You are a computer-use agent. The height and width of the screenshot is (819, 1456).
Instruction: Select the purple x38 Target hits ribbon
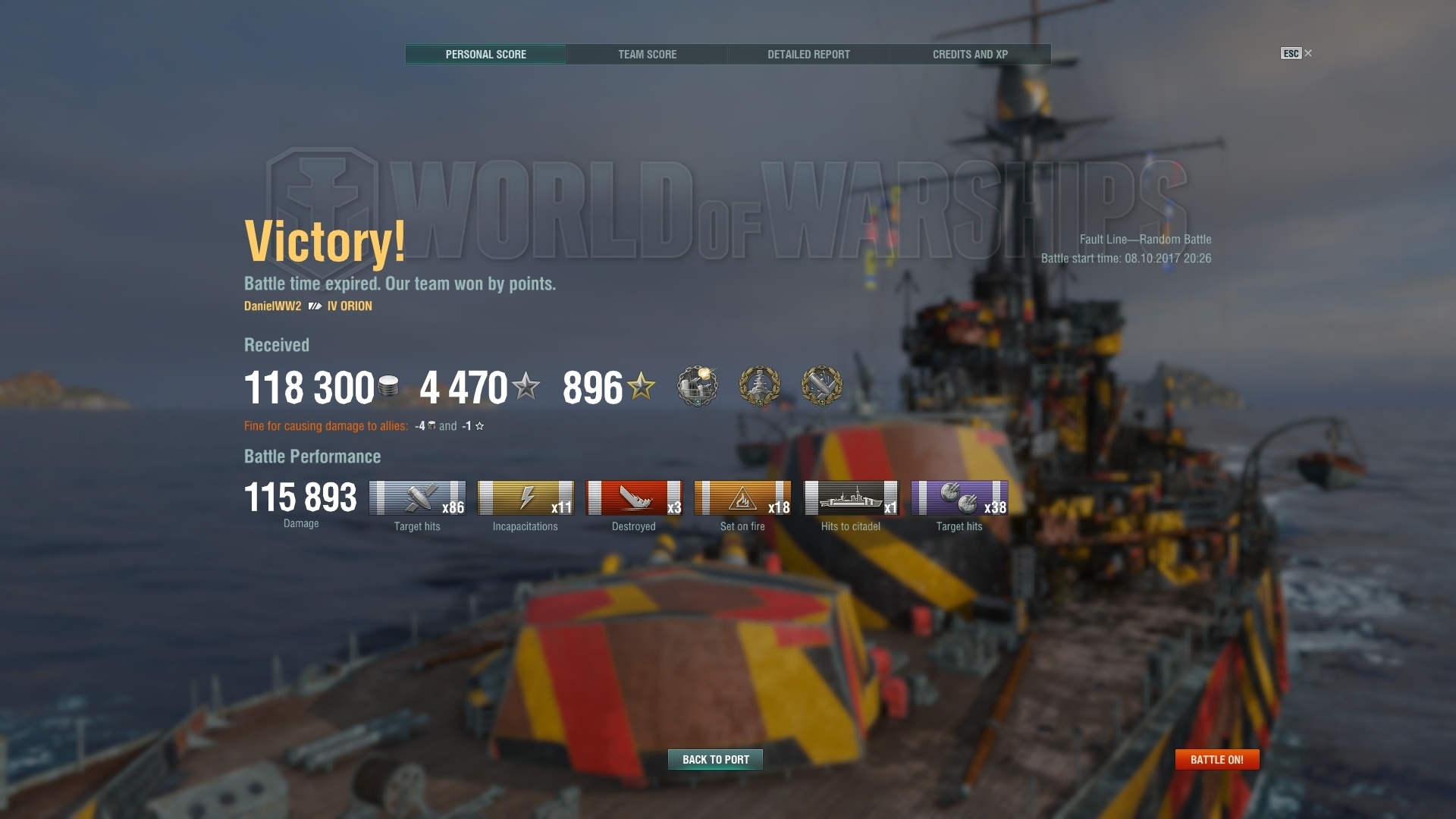pyautogui.click(x=959, y=498)
